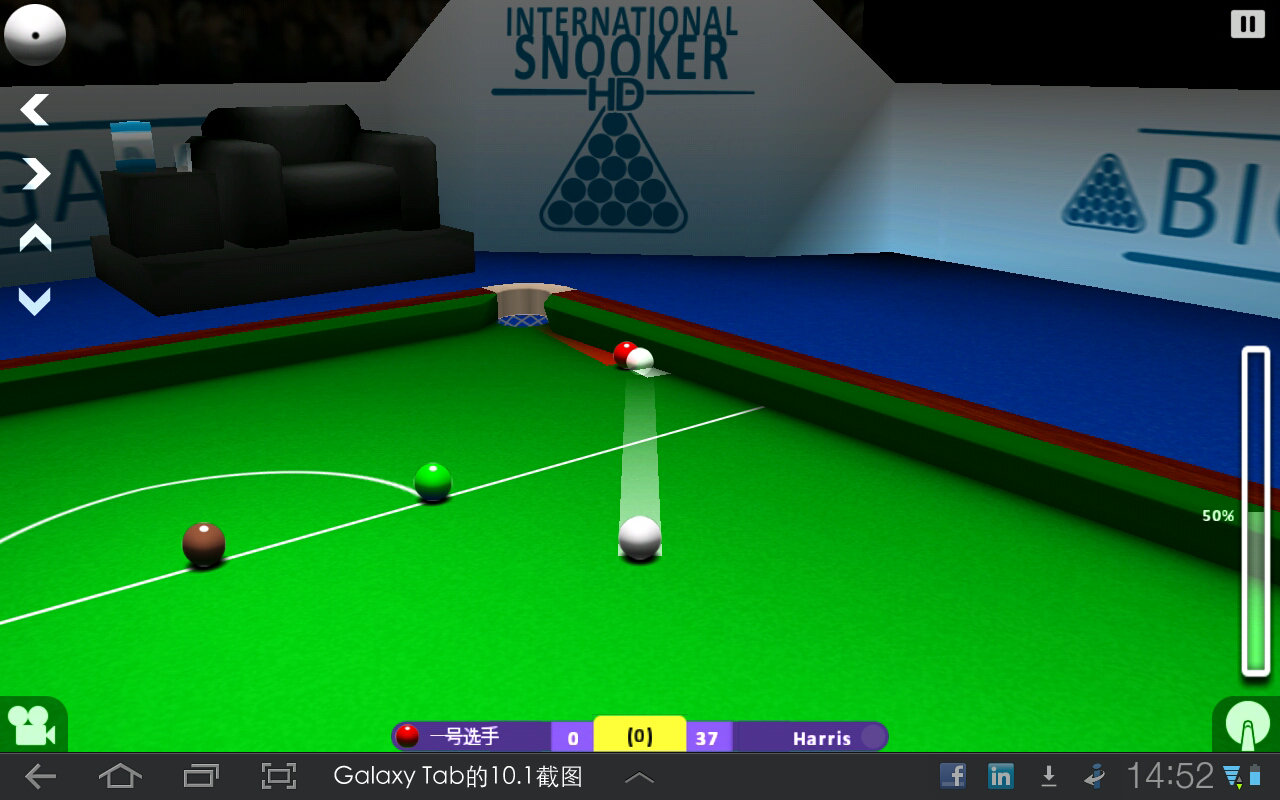The height and width of the screenshot is (800, 1280).
Task: Tap the Android home navigation button
Action: (x=120, y=774)
